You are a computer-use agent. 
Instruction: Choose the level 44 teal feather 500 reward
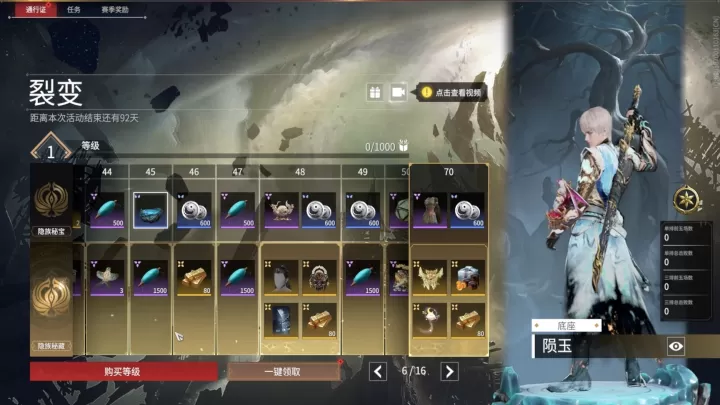point(108,209)
